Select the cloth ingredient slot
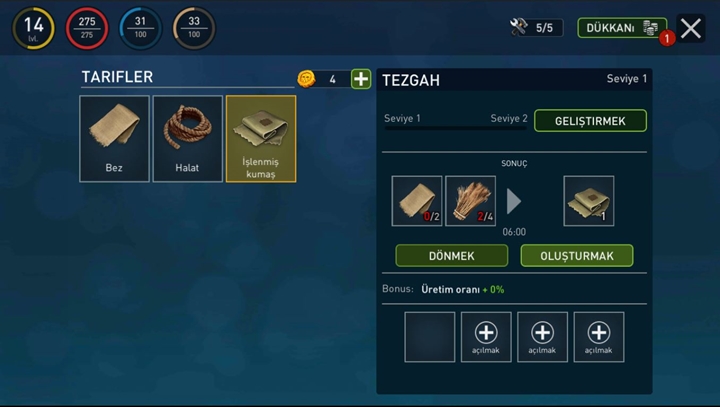This screenshot has width=720, height=407. pyautogui.click(x=417, y=200)
